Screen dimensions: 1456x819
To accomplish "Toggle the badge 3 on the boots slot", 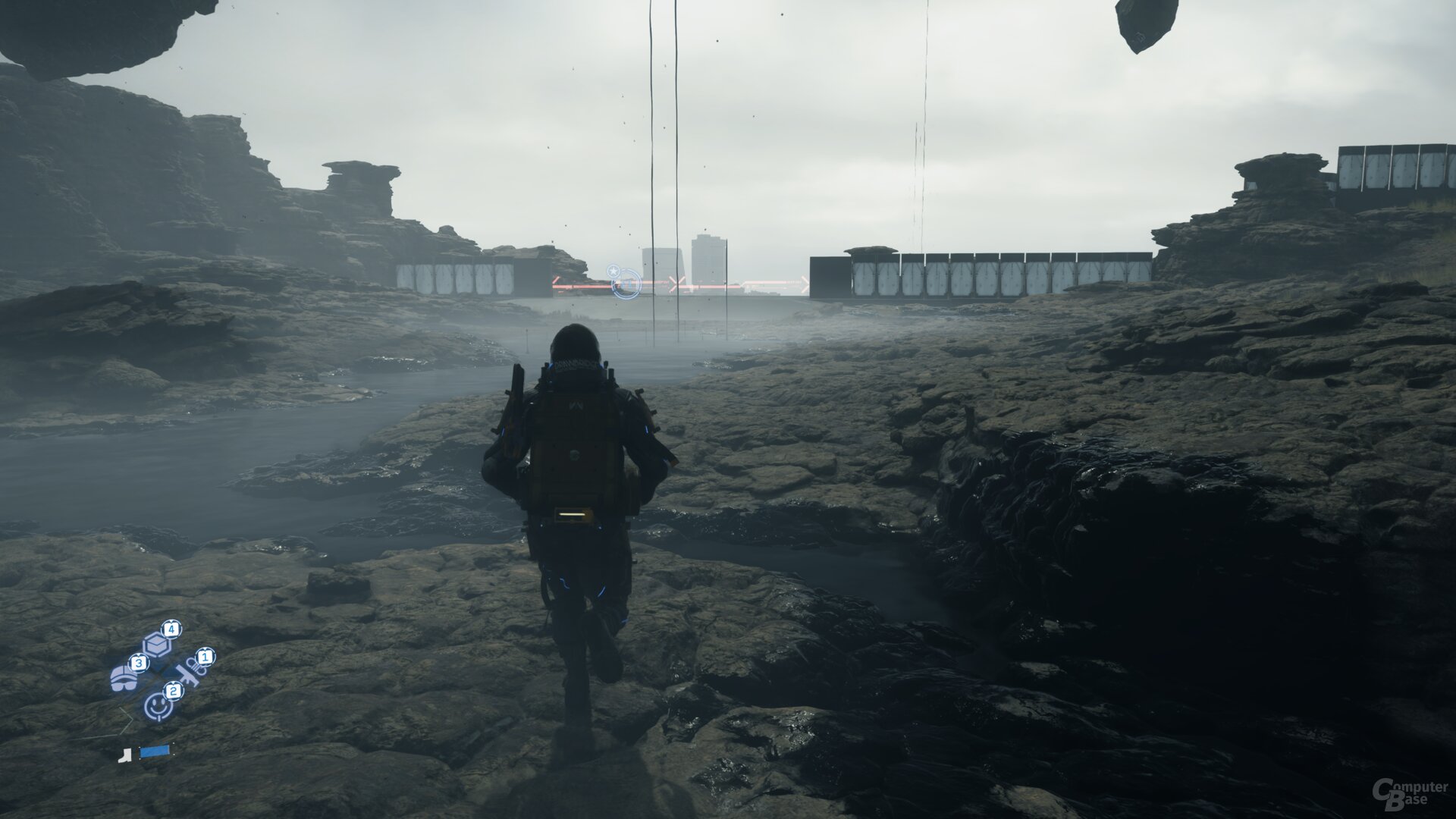I will [139, 663].
